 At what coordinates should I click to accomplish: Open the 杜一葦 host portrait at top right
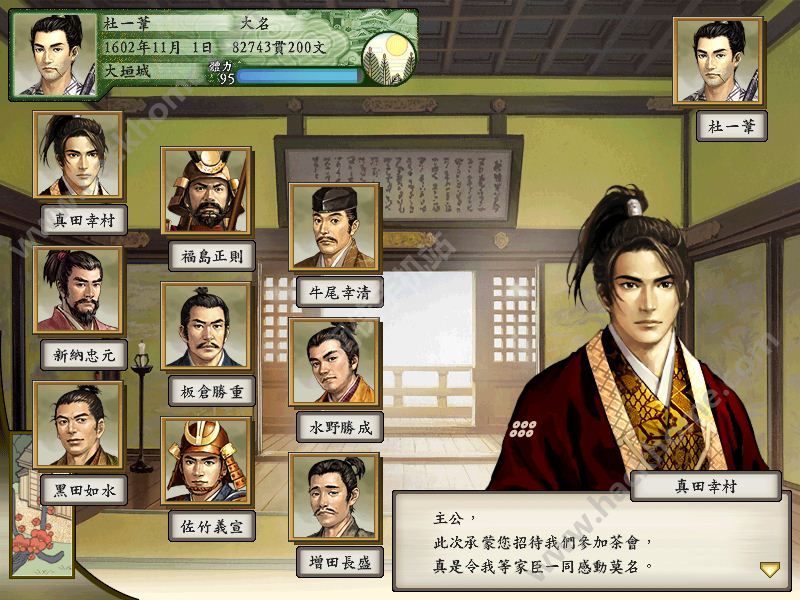click(718, 61)
